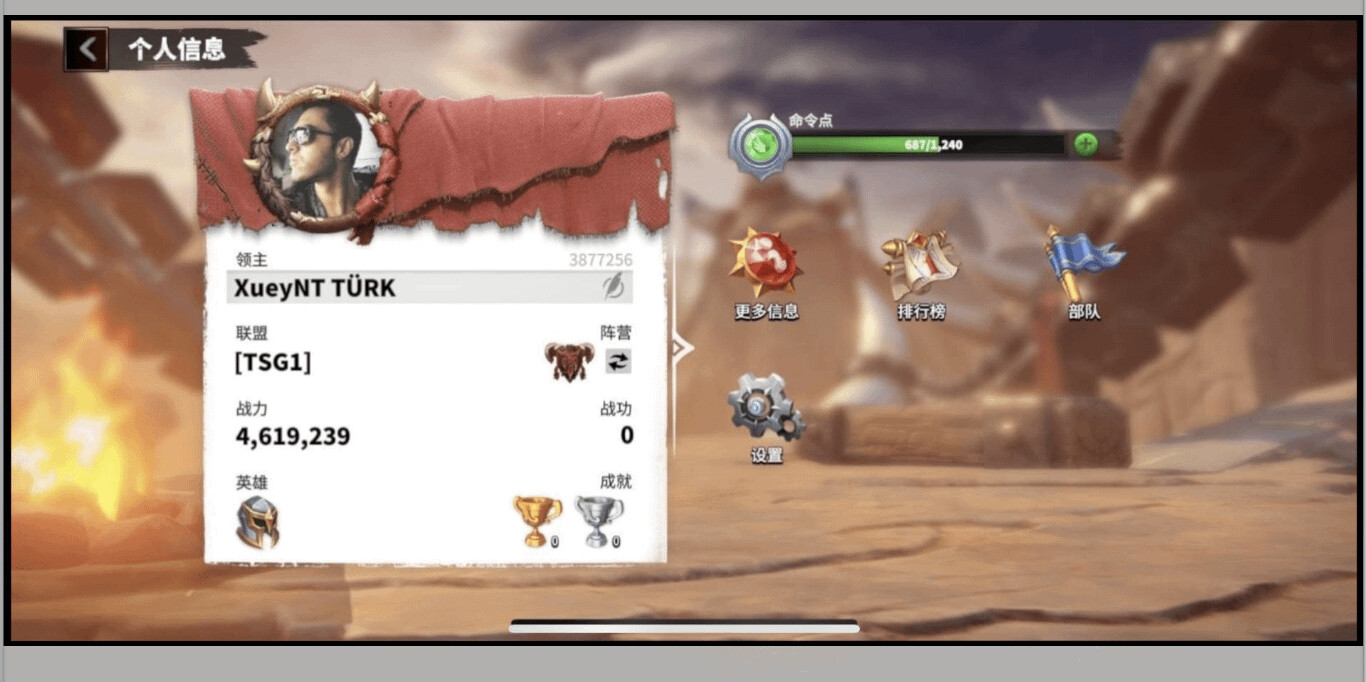This screenshot has width=1366, height=682.
Task: Open the hero helmet icon
Action: click(257, 522)
